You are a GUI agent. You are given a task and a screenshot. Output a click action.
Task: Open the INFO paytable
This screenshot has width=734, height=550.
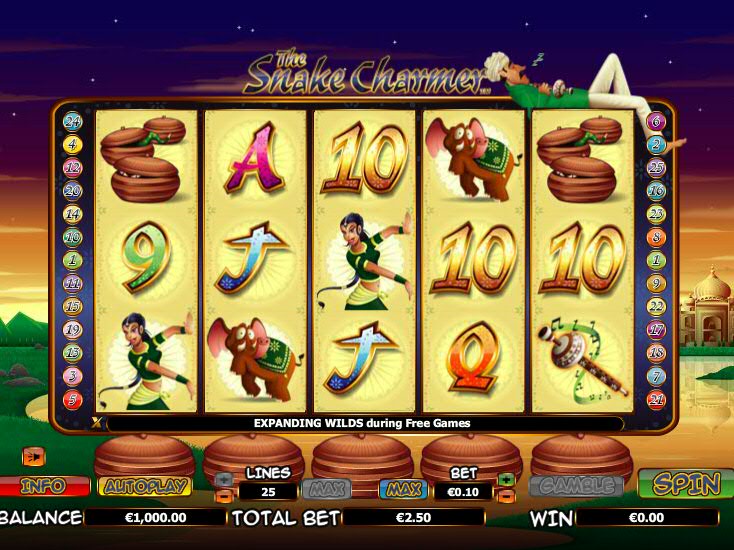coord(43,486)
